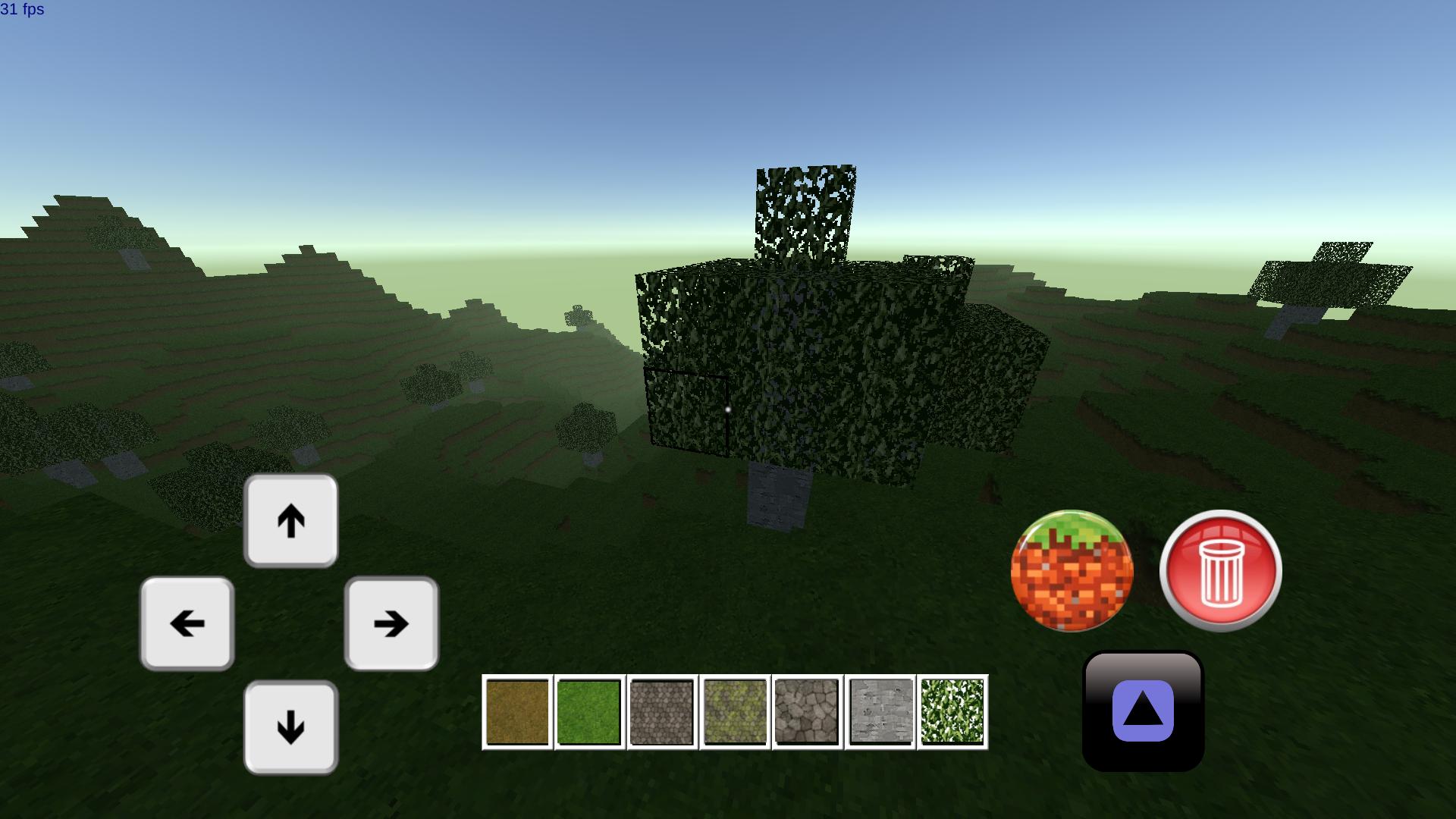Click the 31 fps counter text
The image size is (1456, 819).
pos(22,11)
